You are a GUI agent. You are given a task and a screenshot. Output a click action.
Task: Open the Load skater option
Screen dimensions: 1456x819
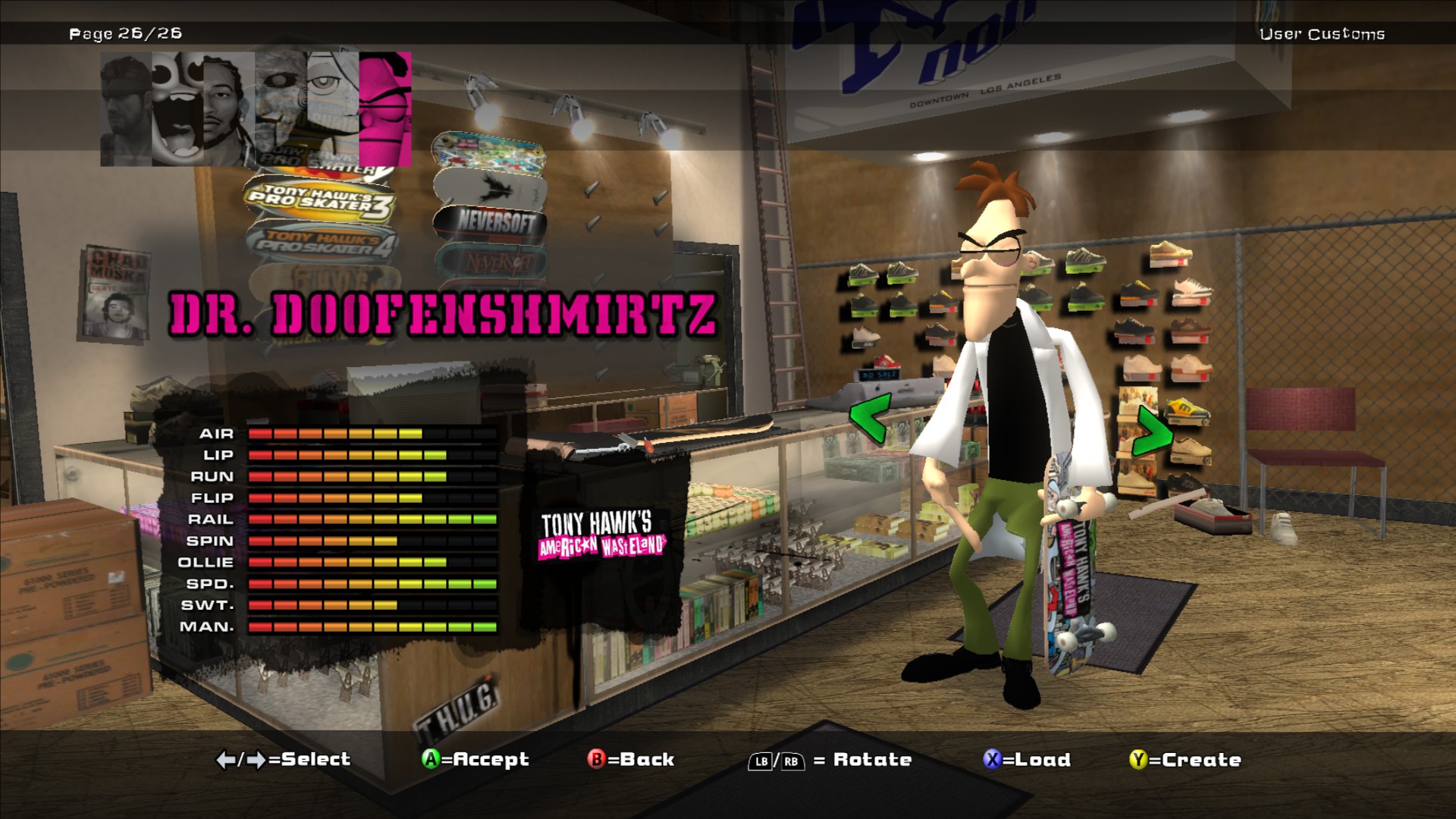coord(1027,759)
